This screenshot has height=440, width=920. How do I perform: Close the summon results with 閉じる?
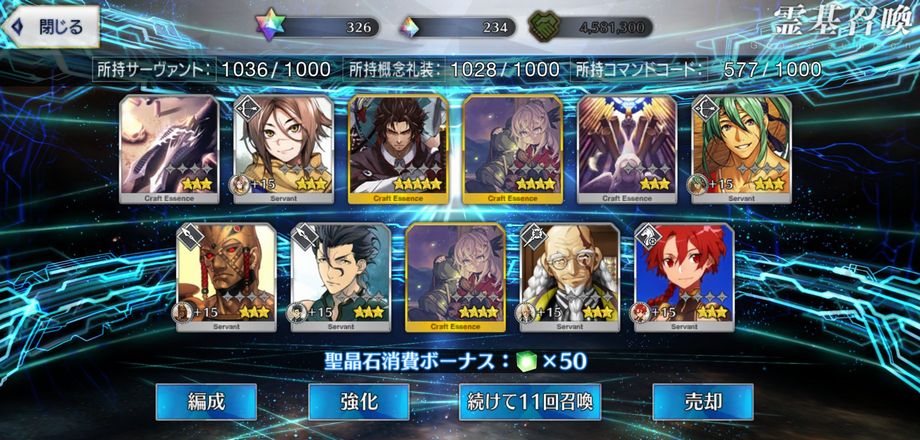tap(50, 27)
